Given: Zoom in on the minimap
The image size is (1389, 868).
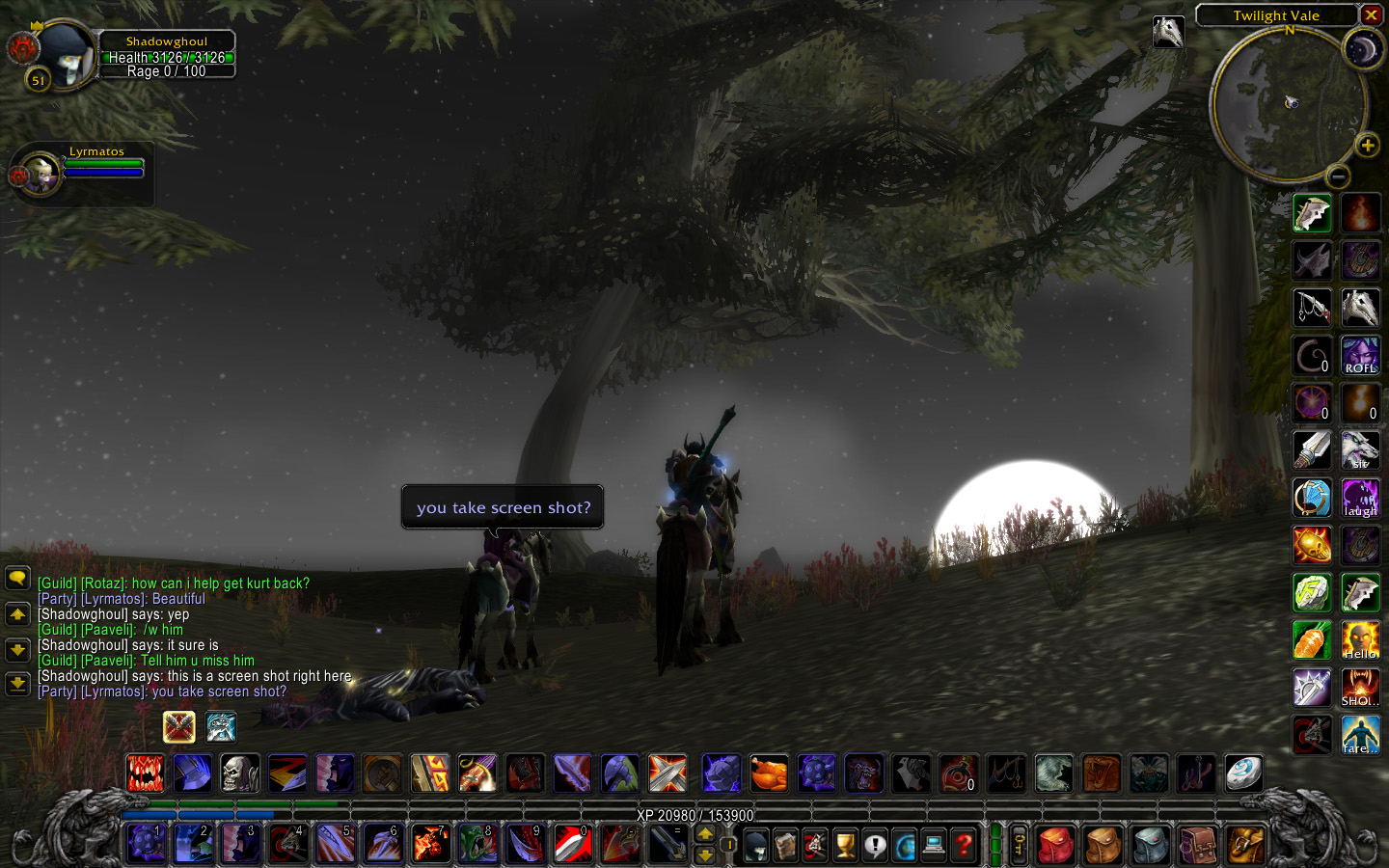Looking at the screenshot, I should click(x=1367, y=146).
